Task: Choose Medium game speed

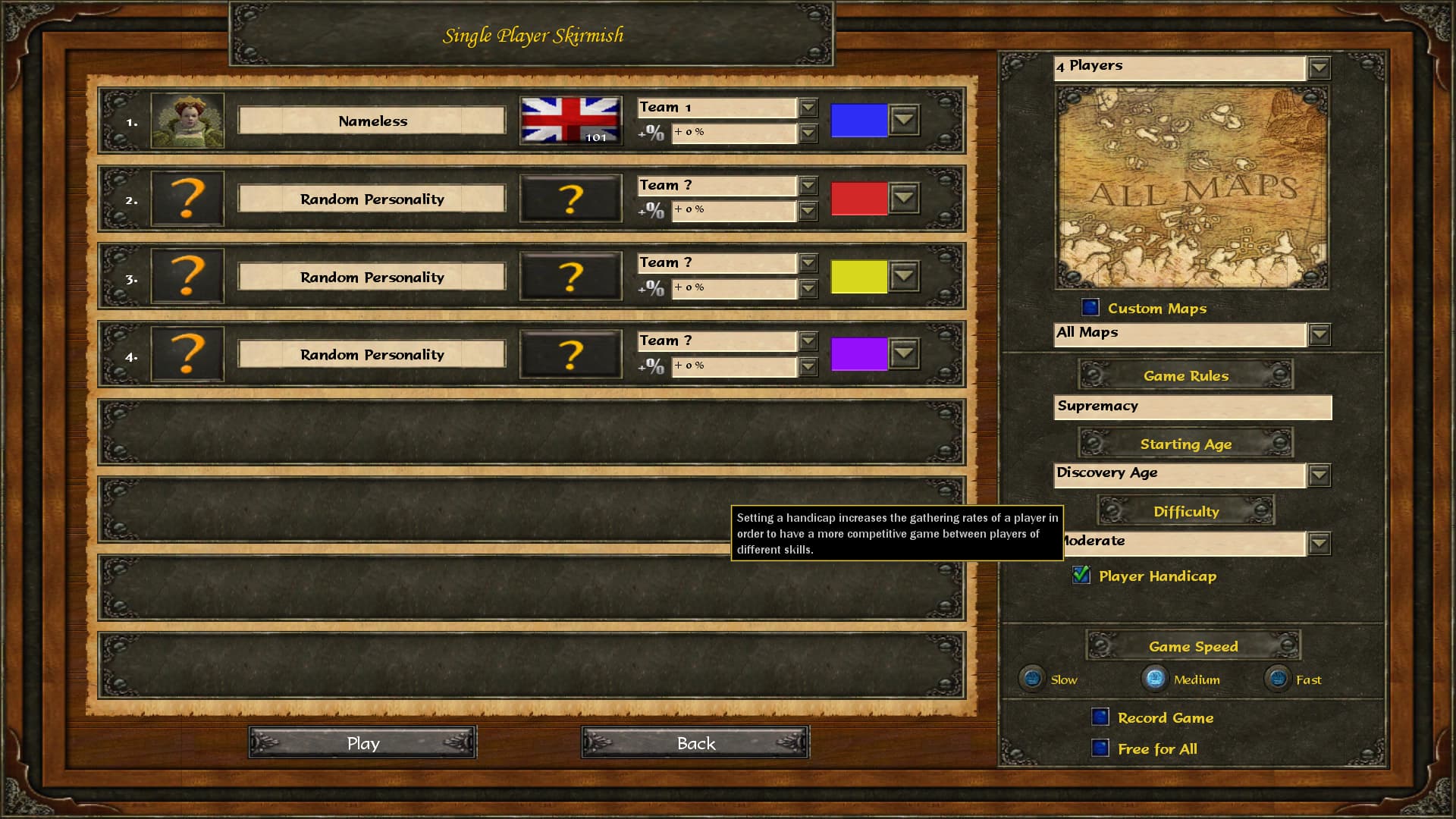Action: pyautogui.click(x=1155, y=678)
